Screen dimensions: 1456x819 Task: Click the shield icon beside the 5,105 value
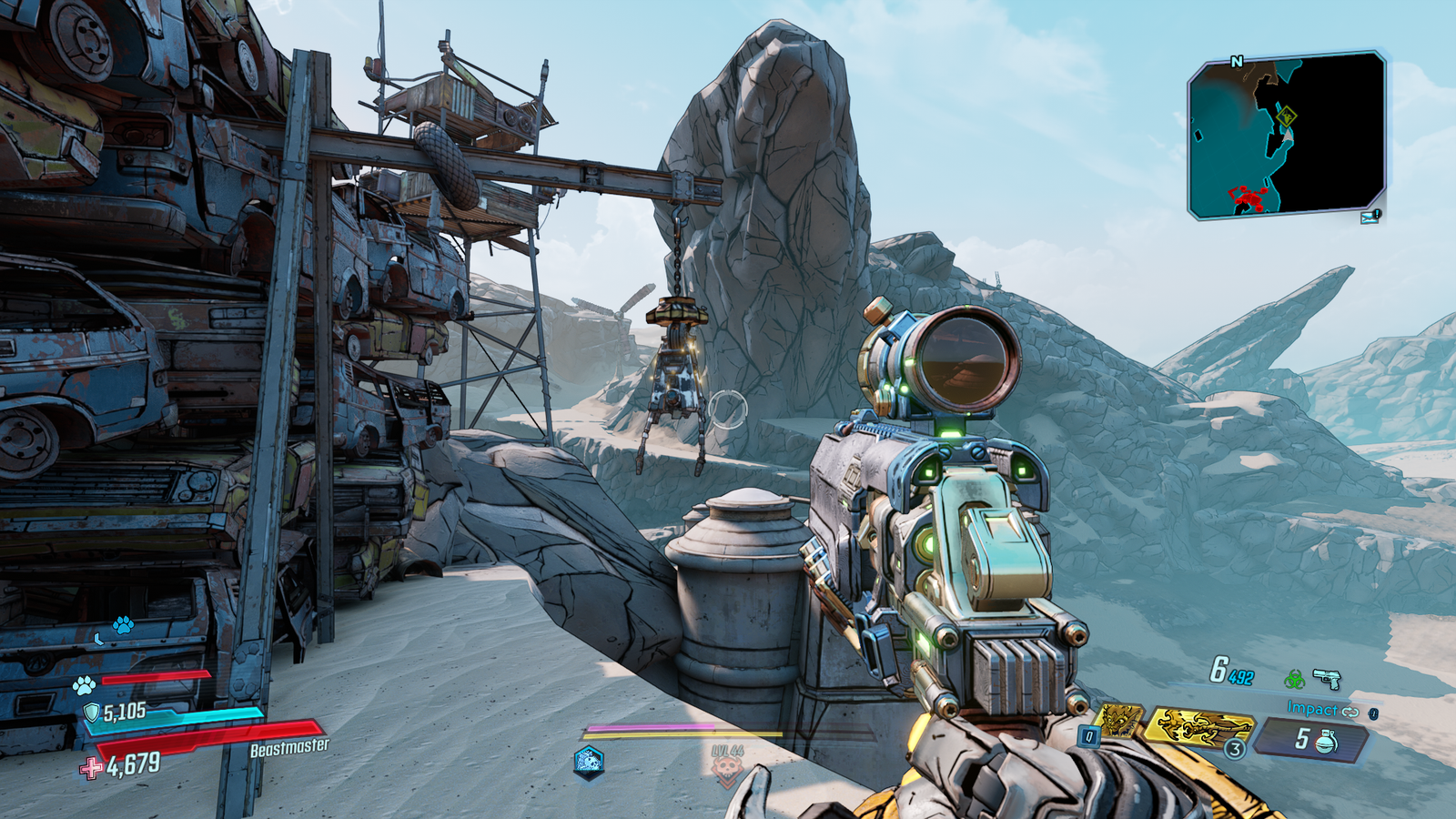(x=92, y=712)
